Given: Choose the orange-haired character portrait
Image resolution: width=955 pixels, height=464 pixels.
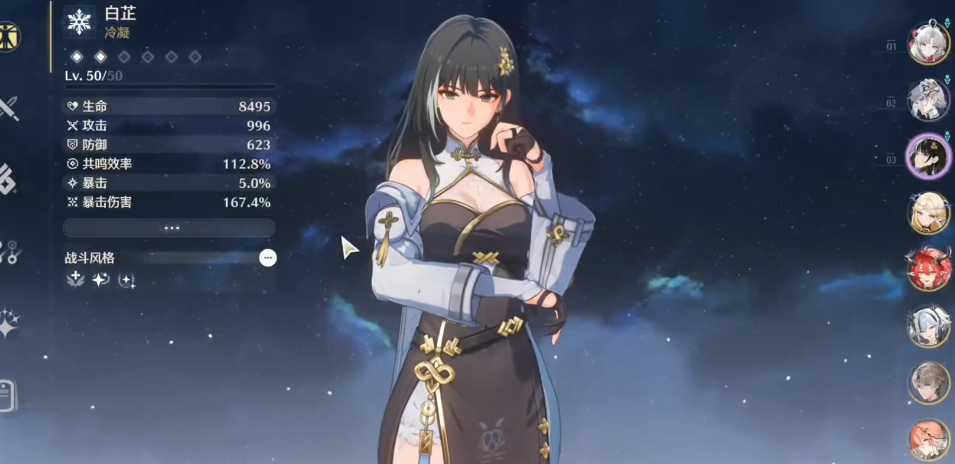Looking at the screenshot, I should click(x=928, y=440).
